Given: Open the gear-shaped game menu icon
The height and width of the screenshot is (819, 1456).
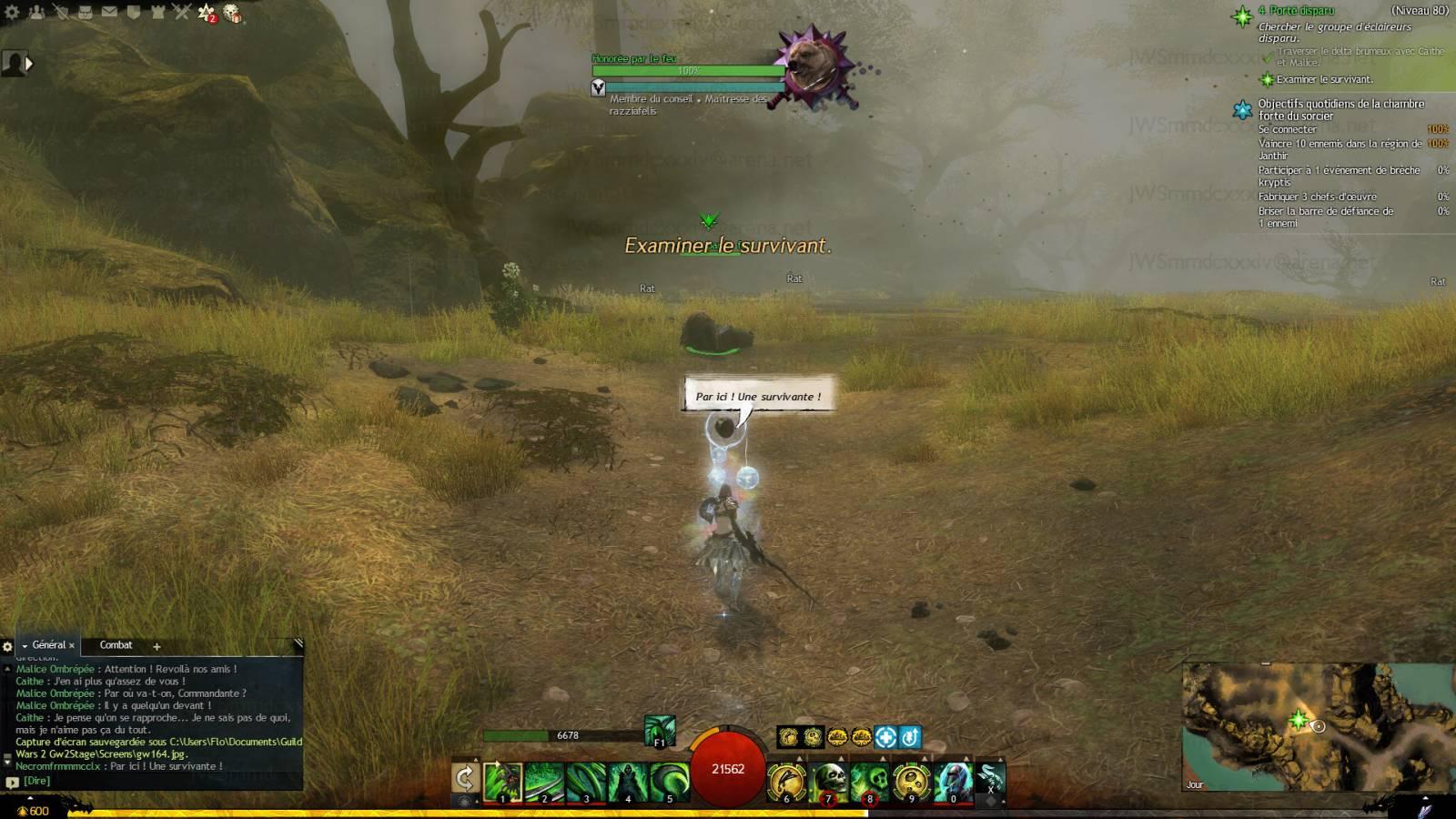Looking at the screenshot, I should pyautogui.click(x=14, y=12).
